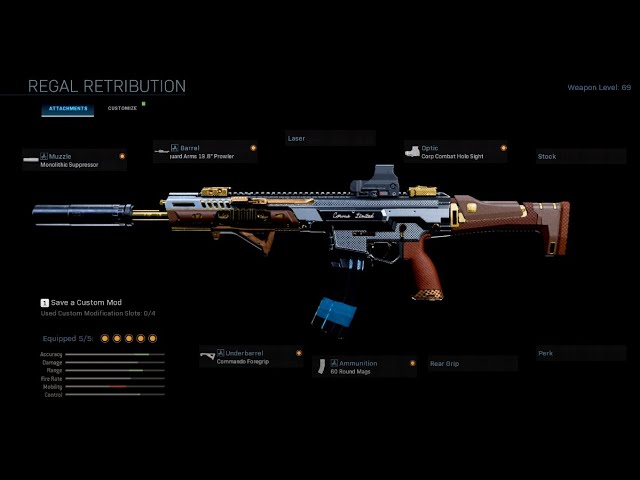Choose the Perk attachment slot
The width and height of the screenshot is (640, 480).
point(580,353)
